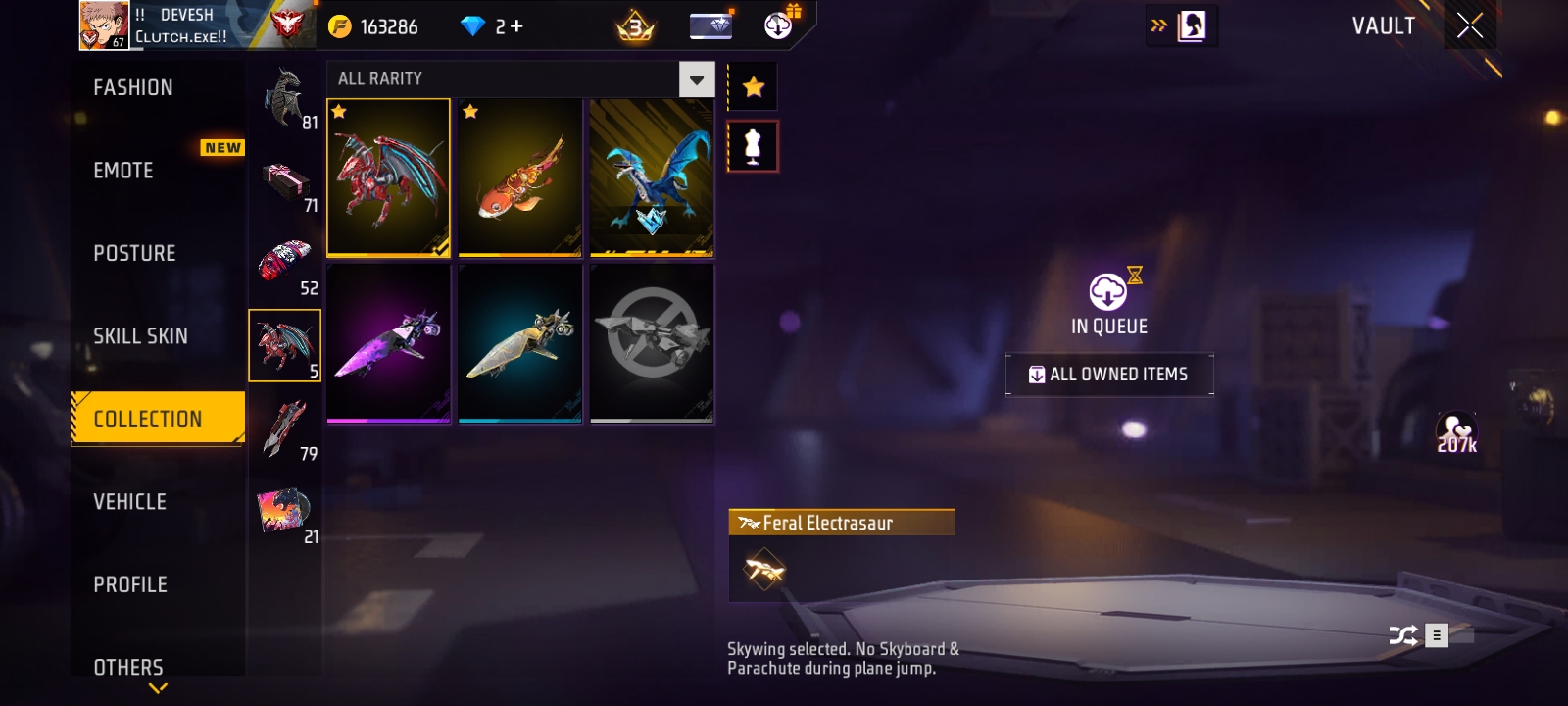Click the All Owned Items button
This screenshot has width=1568, height=706.
pyautogui.click(x=1109, y=375)
